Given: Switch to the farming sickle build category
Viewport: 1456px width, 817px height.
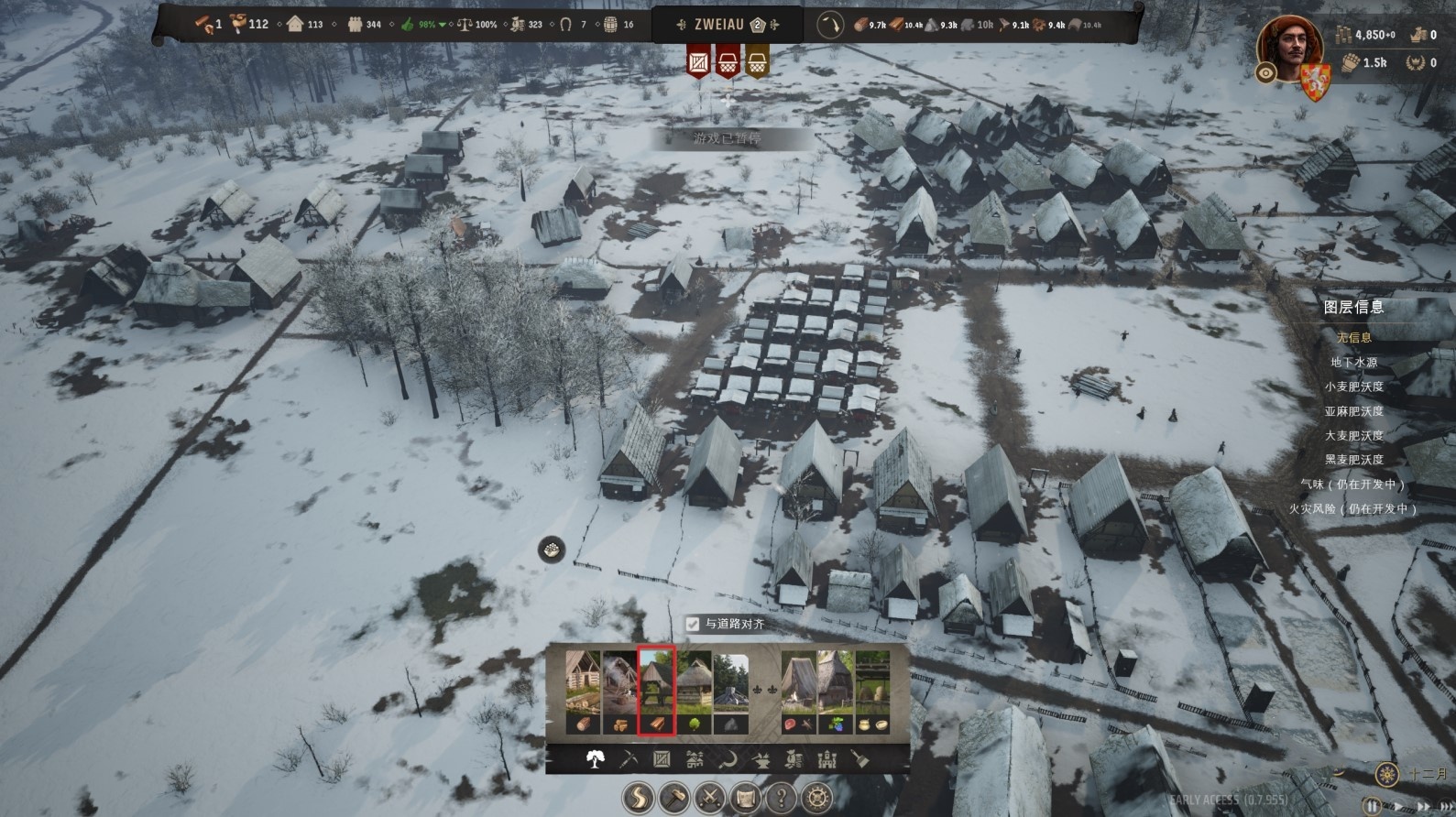Looking at the screenshot, I should coord(728,759).
